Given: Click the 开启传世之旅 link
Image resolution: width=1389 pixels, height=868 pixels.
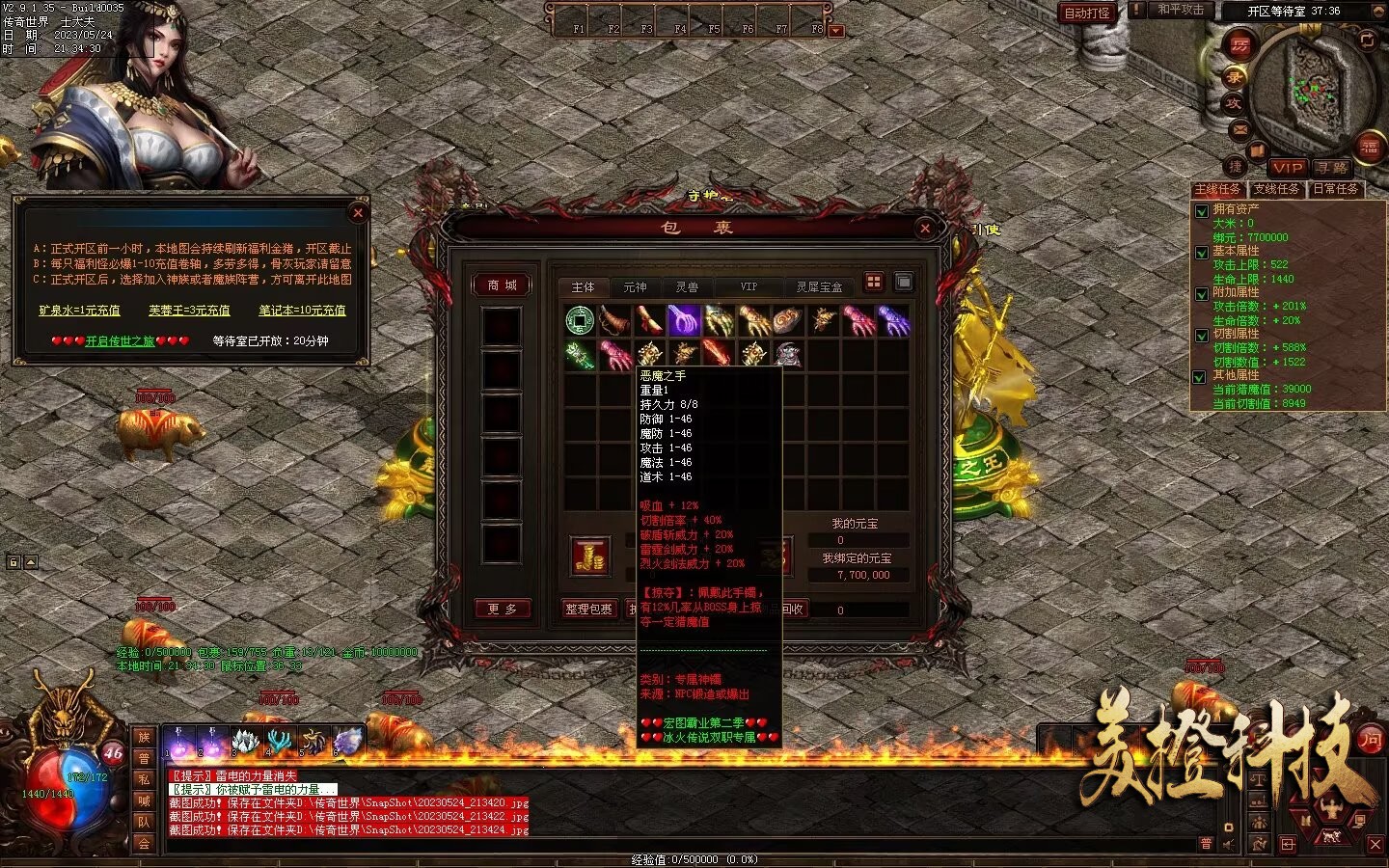Looking at the screenshot, I should point(120,340).
